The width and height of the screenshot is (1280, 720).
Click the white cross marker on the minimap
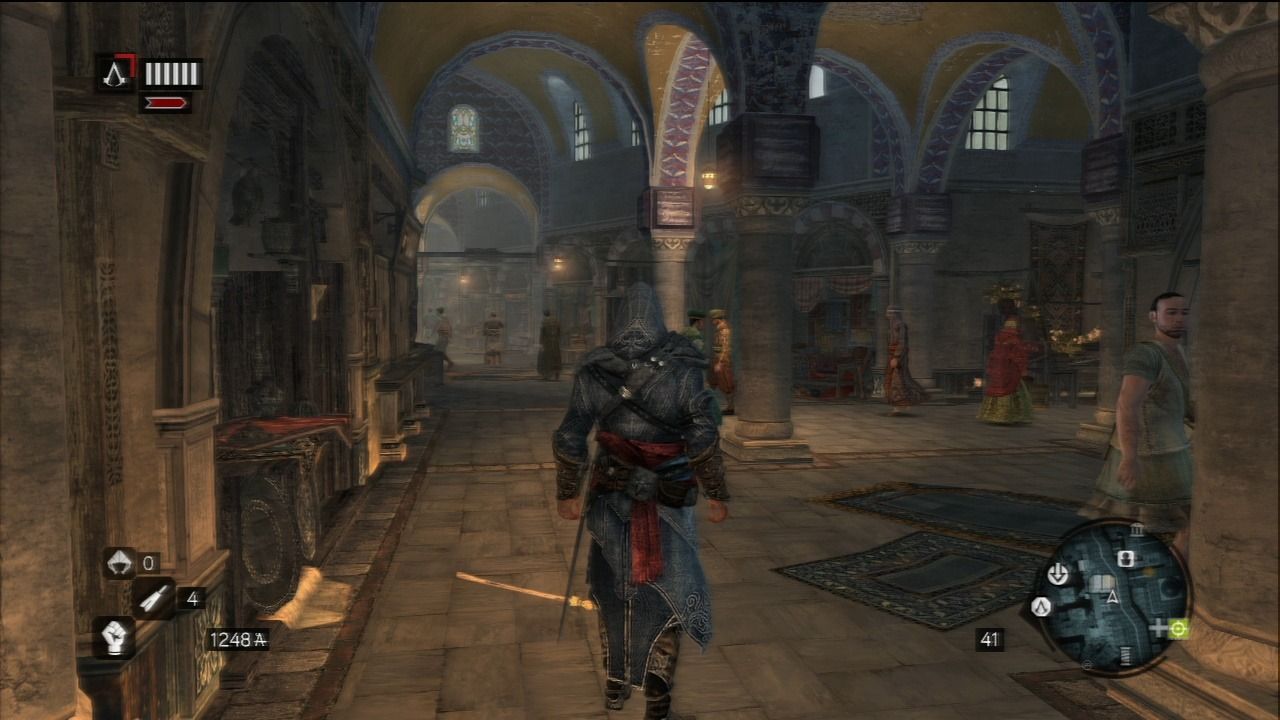(x=1160, y=629)
